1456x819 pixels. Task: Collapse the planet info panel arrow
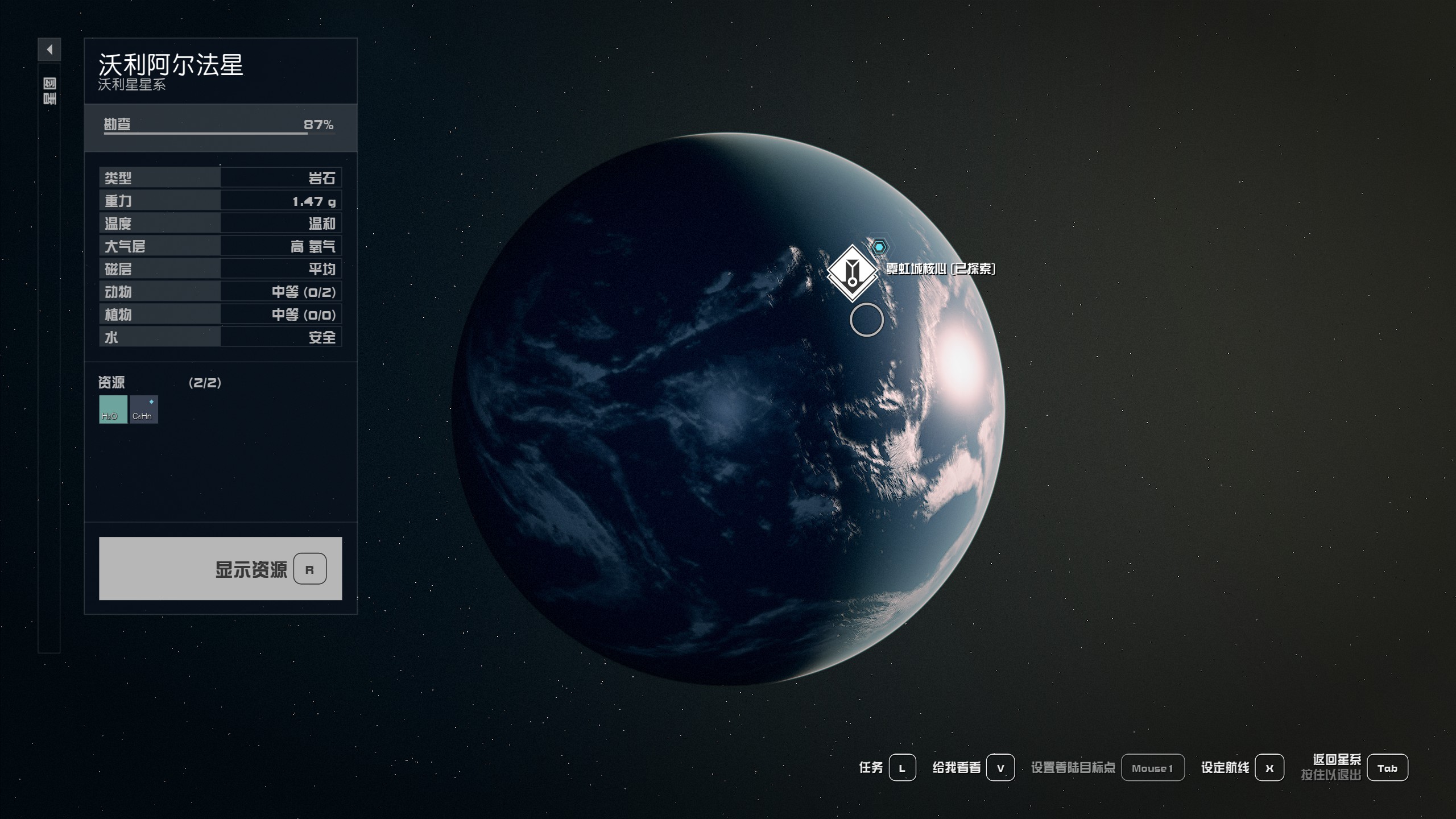(x=49, y=49)
